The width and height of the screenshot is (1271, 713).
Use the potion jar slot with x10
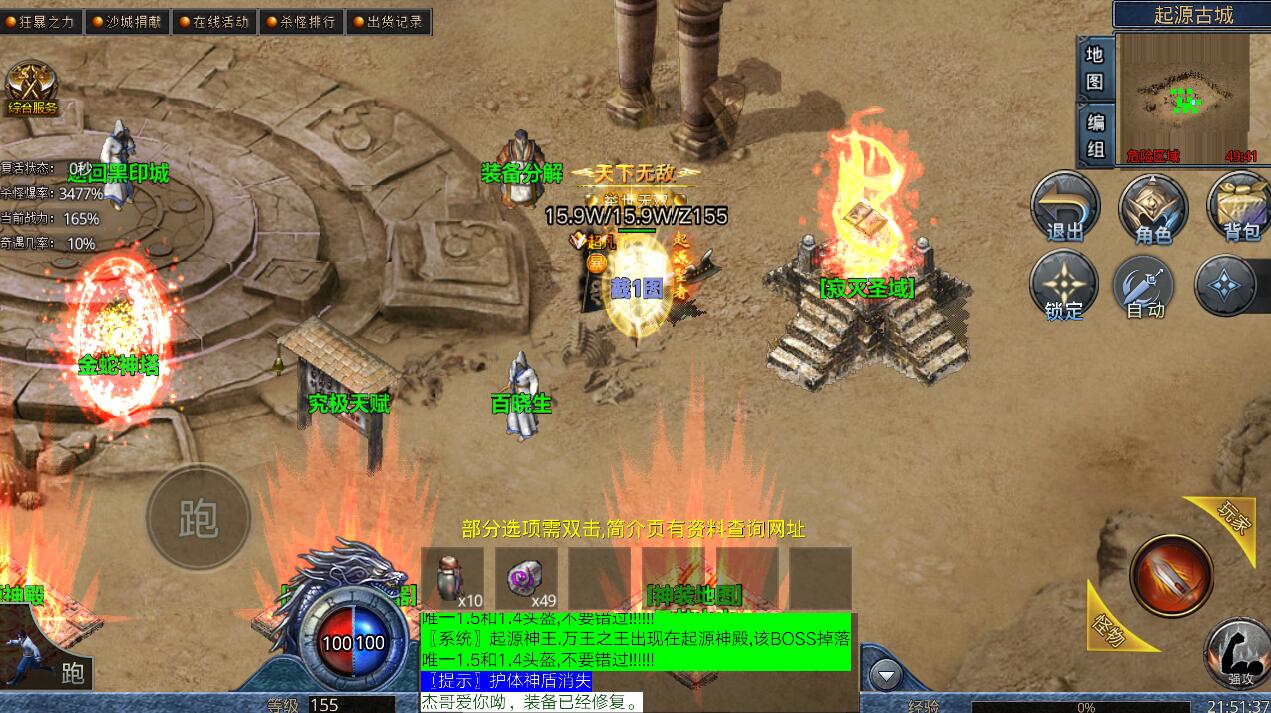[452, 578]
